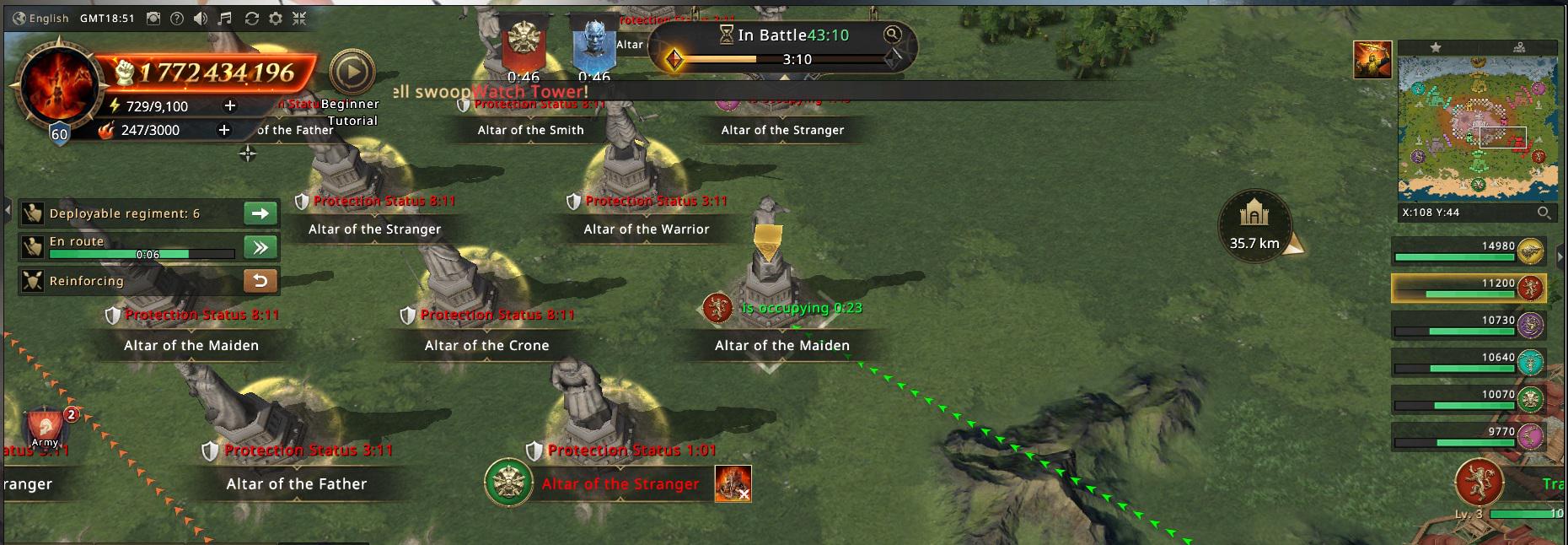Speed up the En route march

pyautogui.click(x=260, y=247)
